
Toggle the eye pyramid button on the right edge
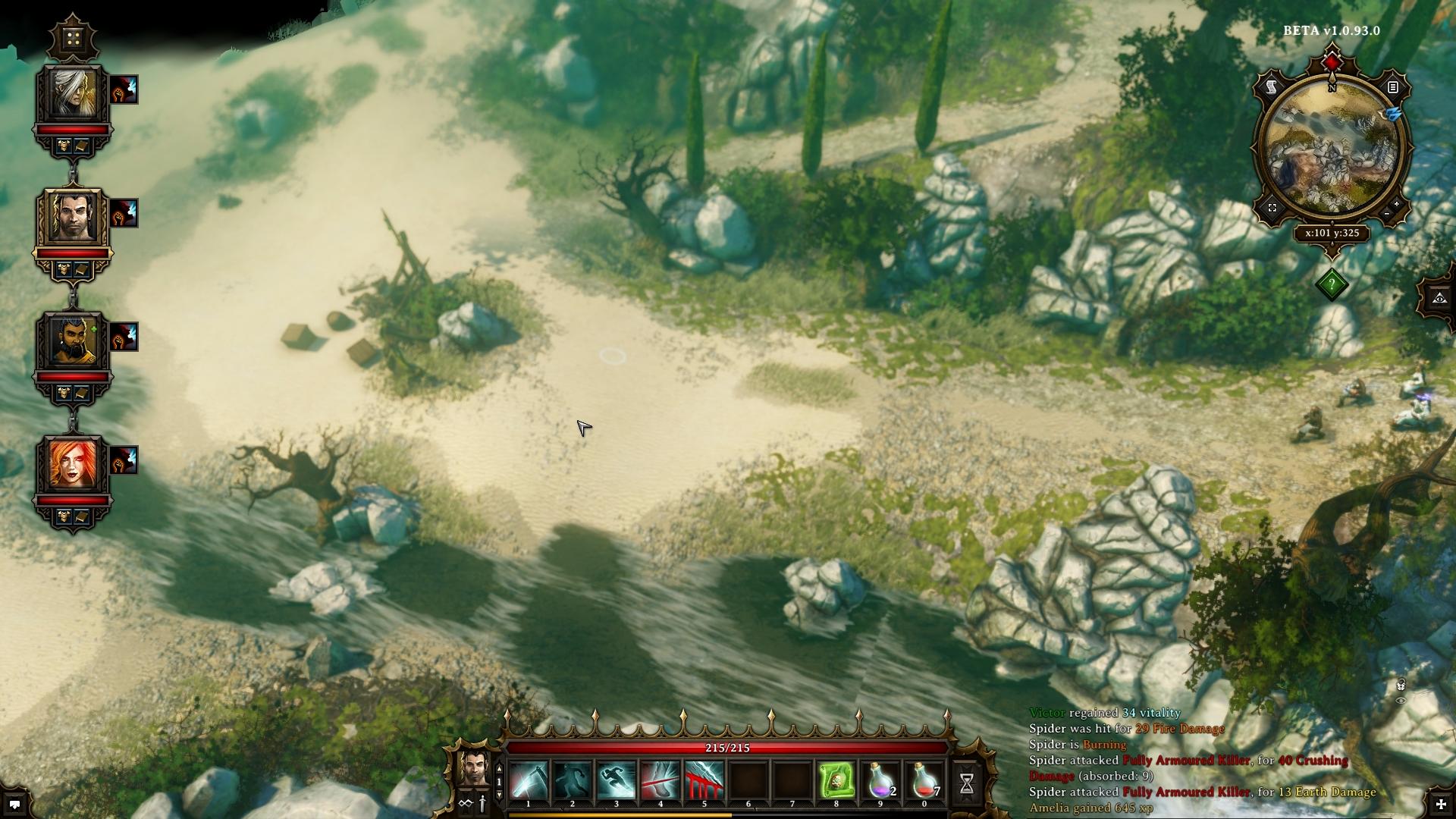[1439, 298]
